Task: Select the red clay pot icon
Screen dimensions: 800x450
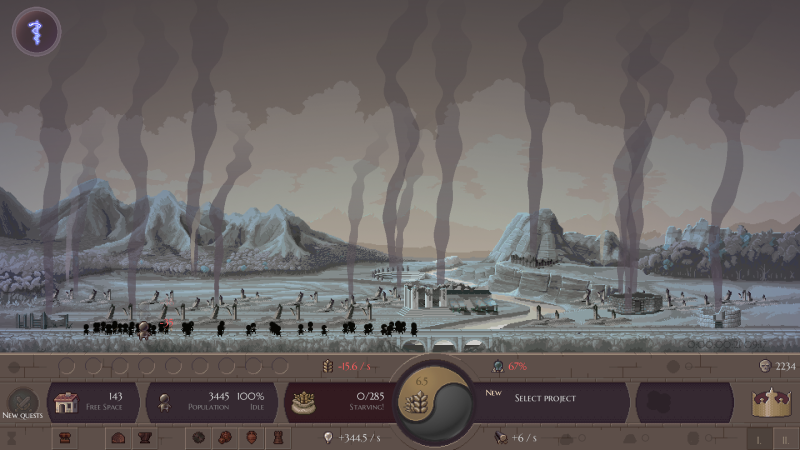Action: (250, 438)
